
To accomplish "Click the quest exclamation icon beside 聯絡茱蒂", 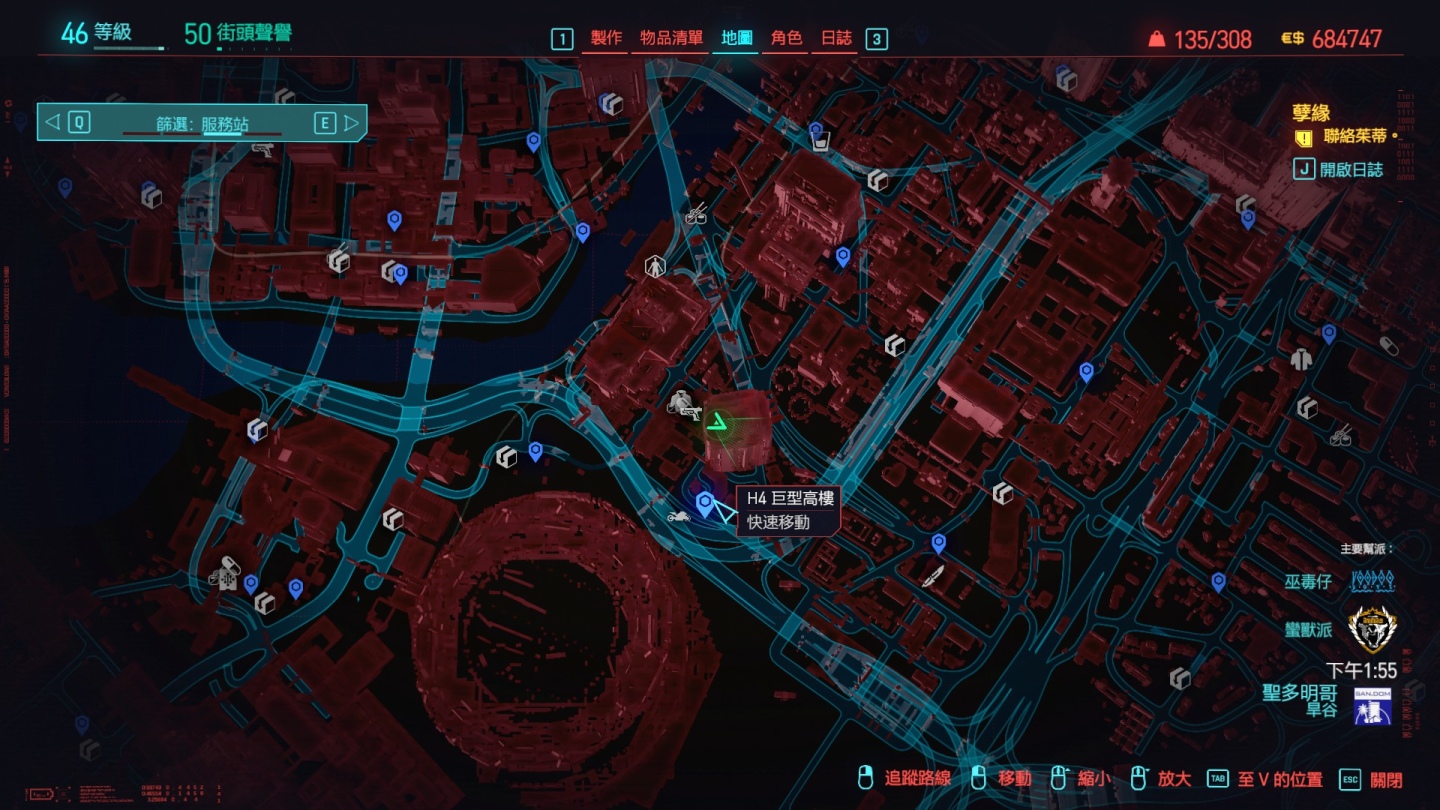I will pos(1303,139).
